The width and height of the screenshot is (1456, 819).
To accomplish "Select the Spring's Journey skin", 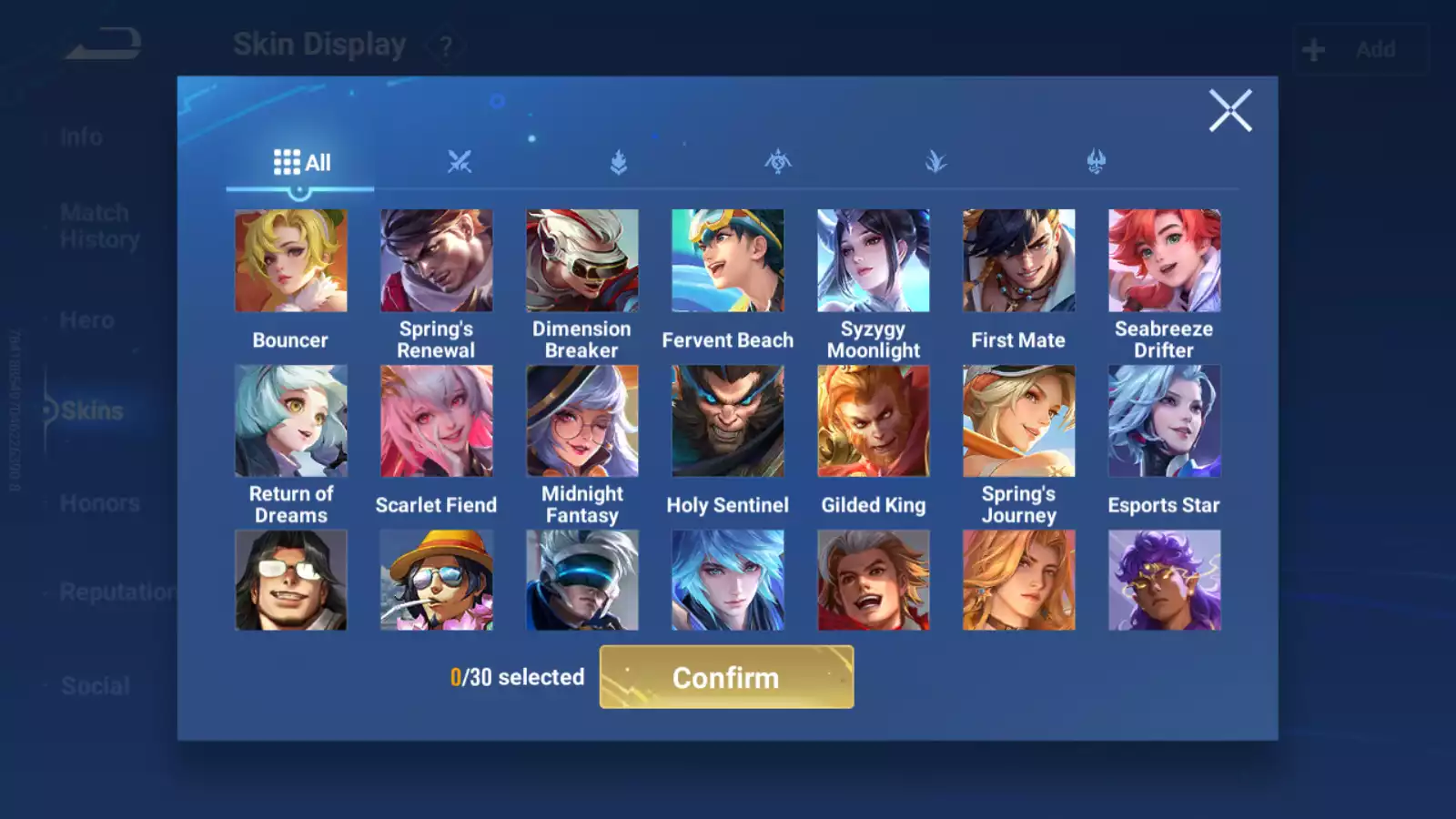I will tap(1018, 421).
